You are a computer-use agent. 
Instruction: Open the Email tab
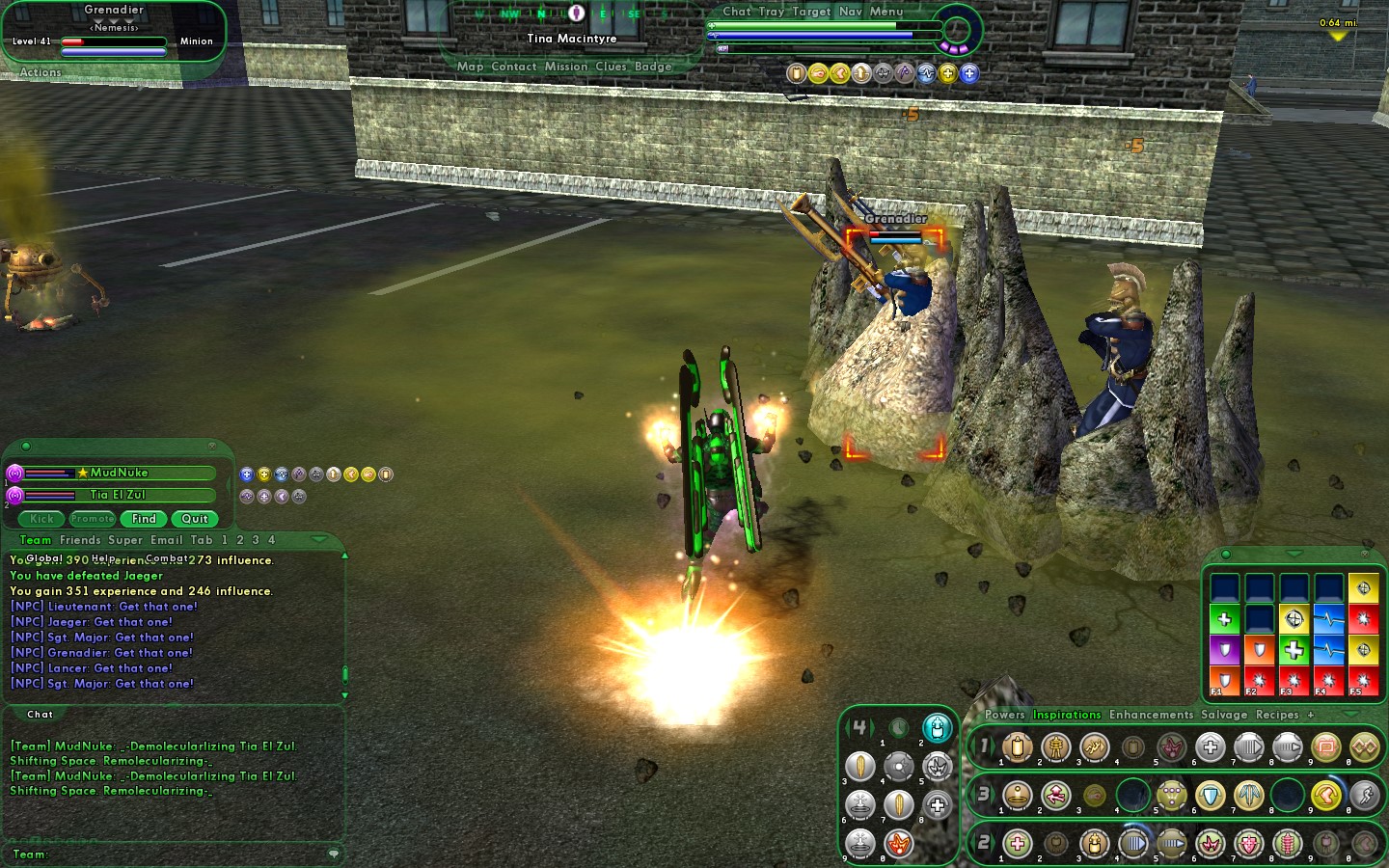pyautogui.click(x=165, y=540)
